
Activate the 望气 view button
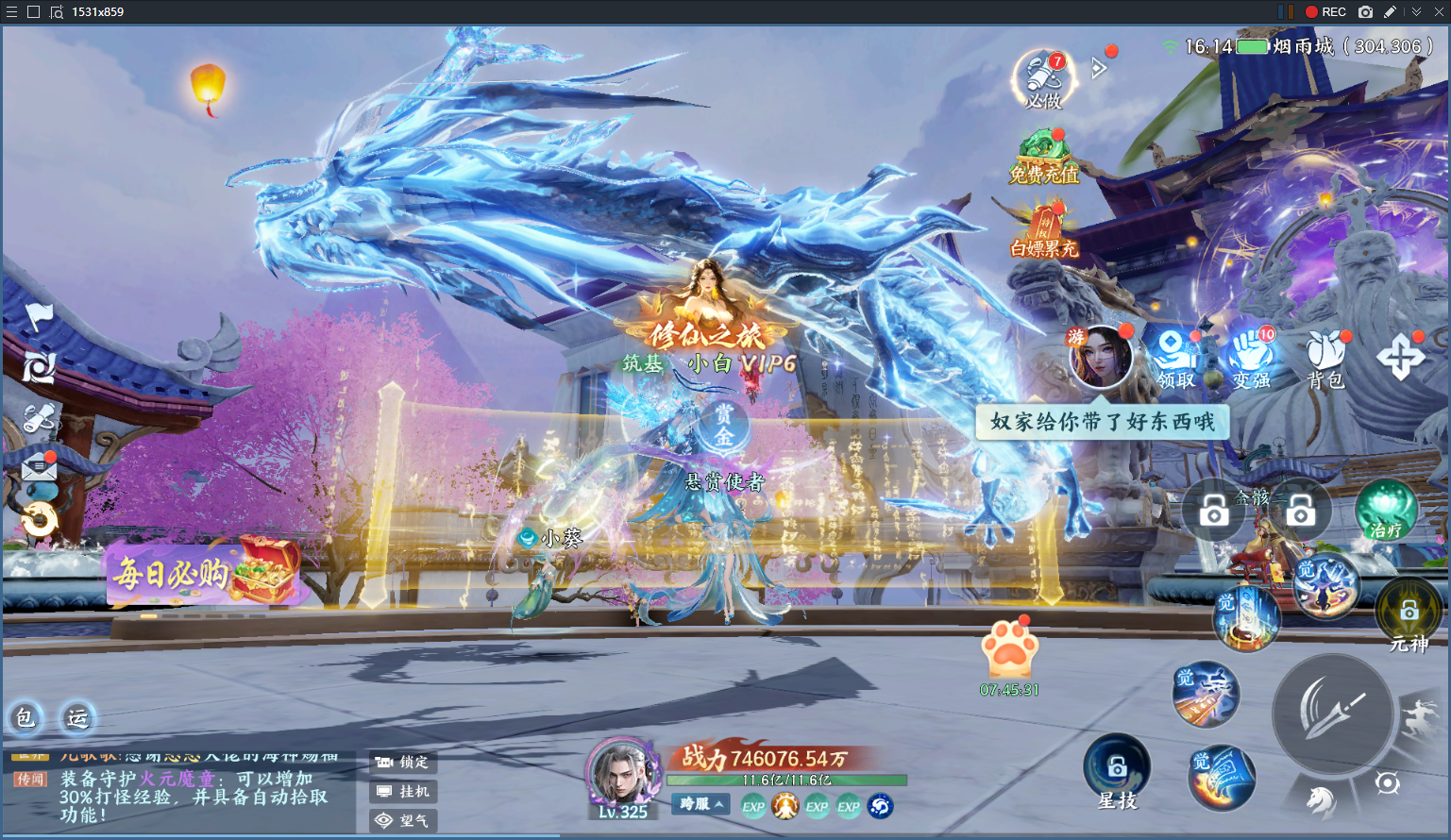pos(403,820)
